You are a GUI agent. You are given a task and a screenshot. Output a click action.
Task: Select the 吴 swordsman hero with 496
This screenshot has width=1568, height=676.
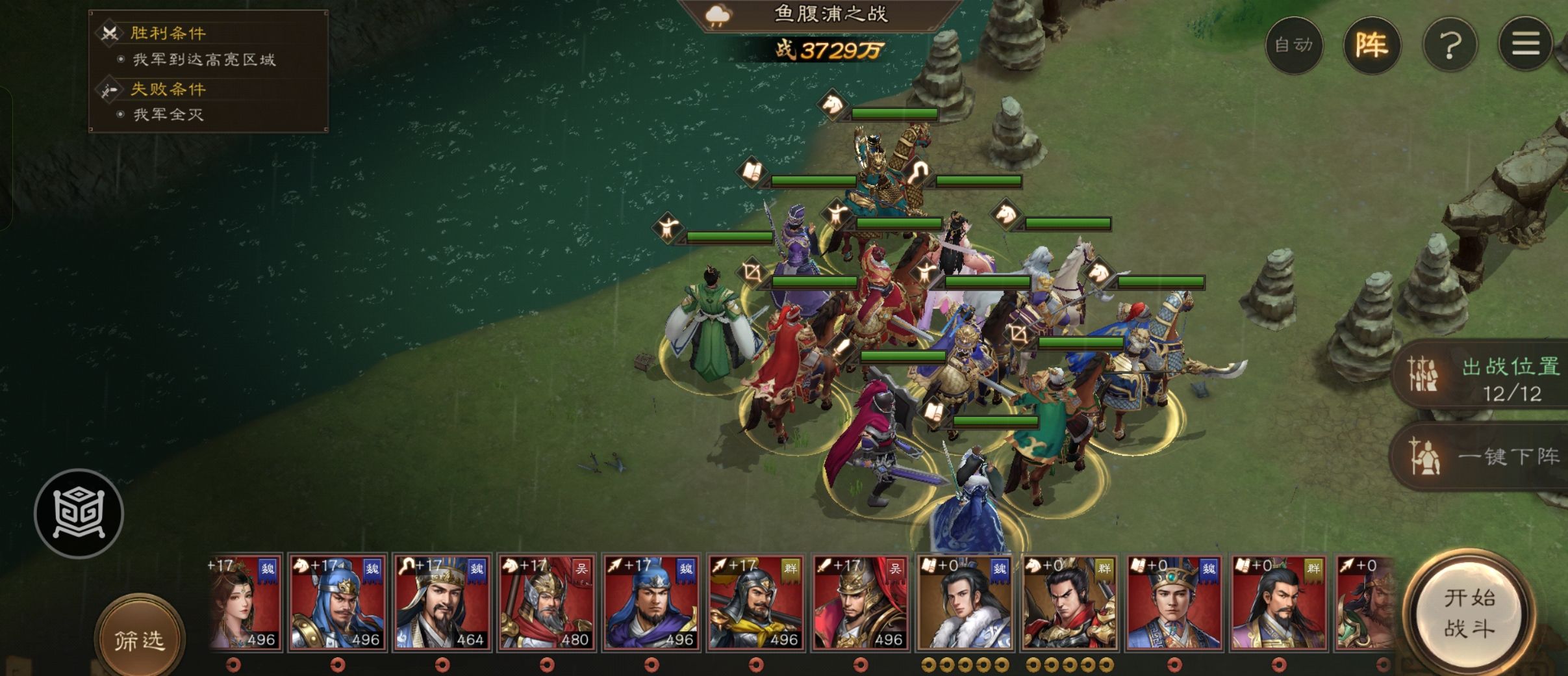coord(860,603)
